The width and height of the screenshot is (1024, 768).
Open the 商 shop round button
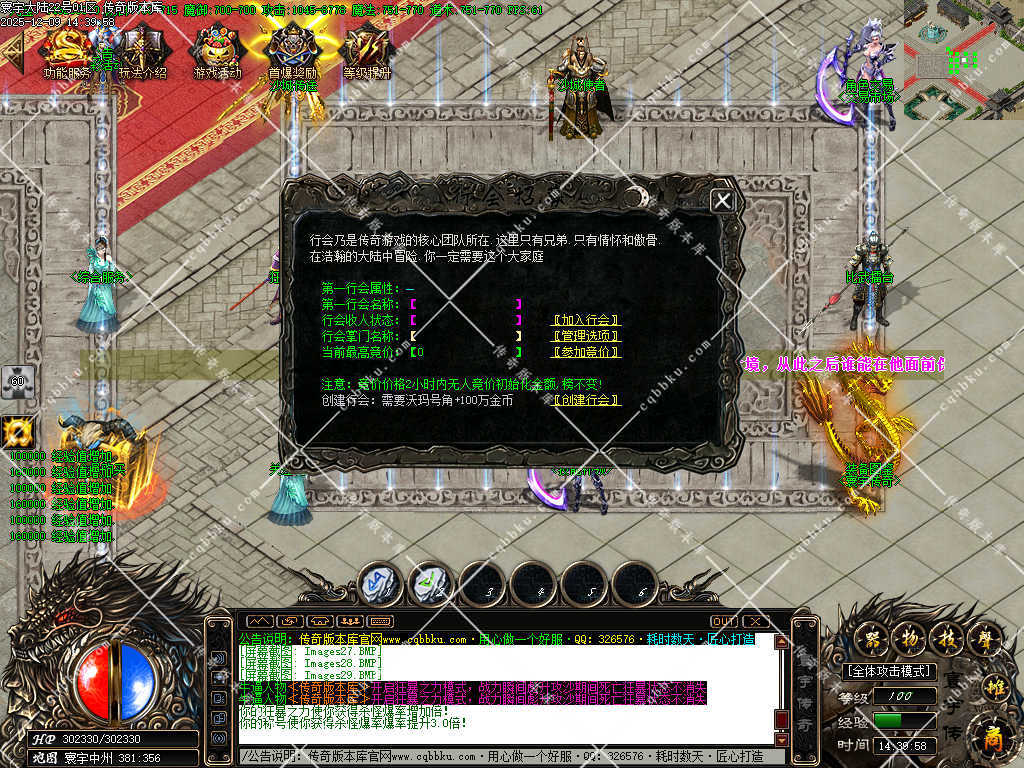[x=990, y=739]
